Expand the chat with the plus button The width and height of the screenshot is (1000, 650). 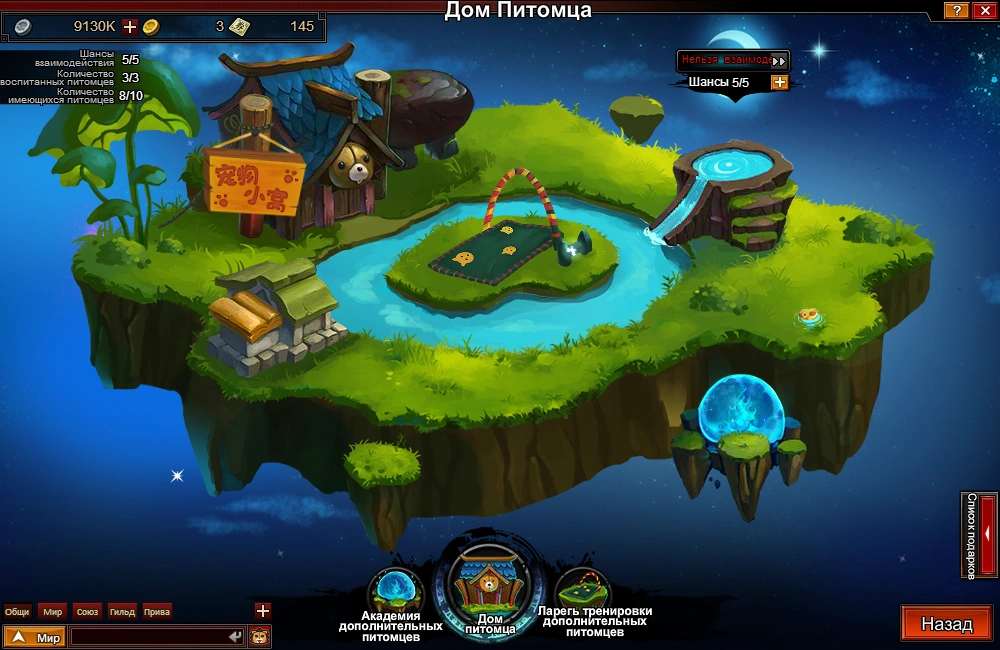[262, 610]
